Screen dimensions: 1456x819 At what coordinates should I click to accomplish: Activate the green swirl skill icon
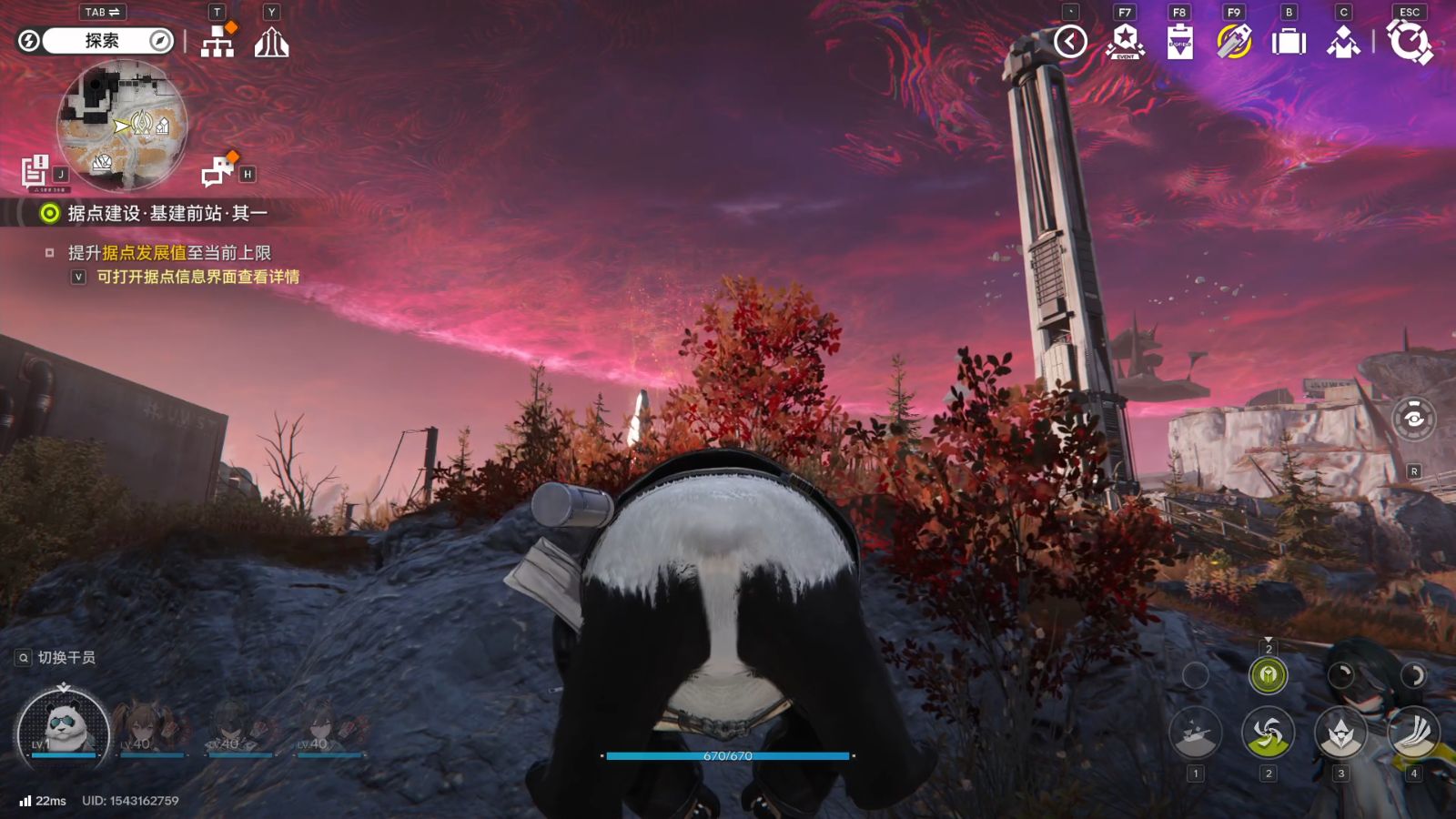pyautogui.click(x=1268, y=733)
